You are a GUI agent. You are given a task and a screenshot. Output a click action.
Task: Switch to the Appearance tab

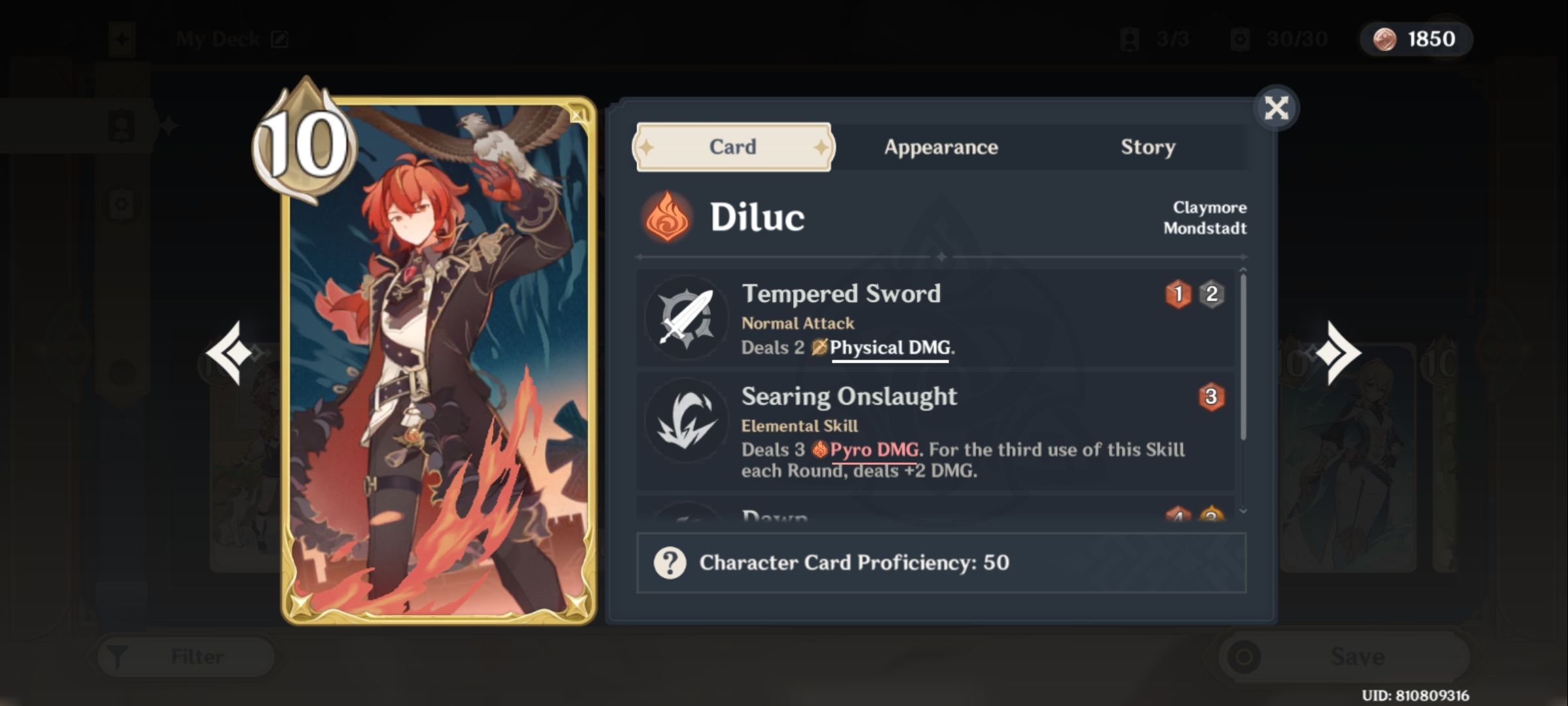click(941, 148)
